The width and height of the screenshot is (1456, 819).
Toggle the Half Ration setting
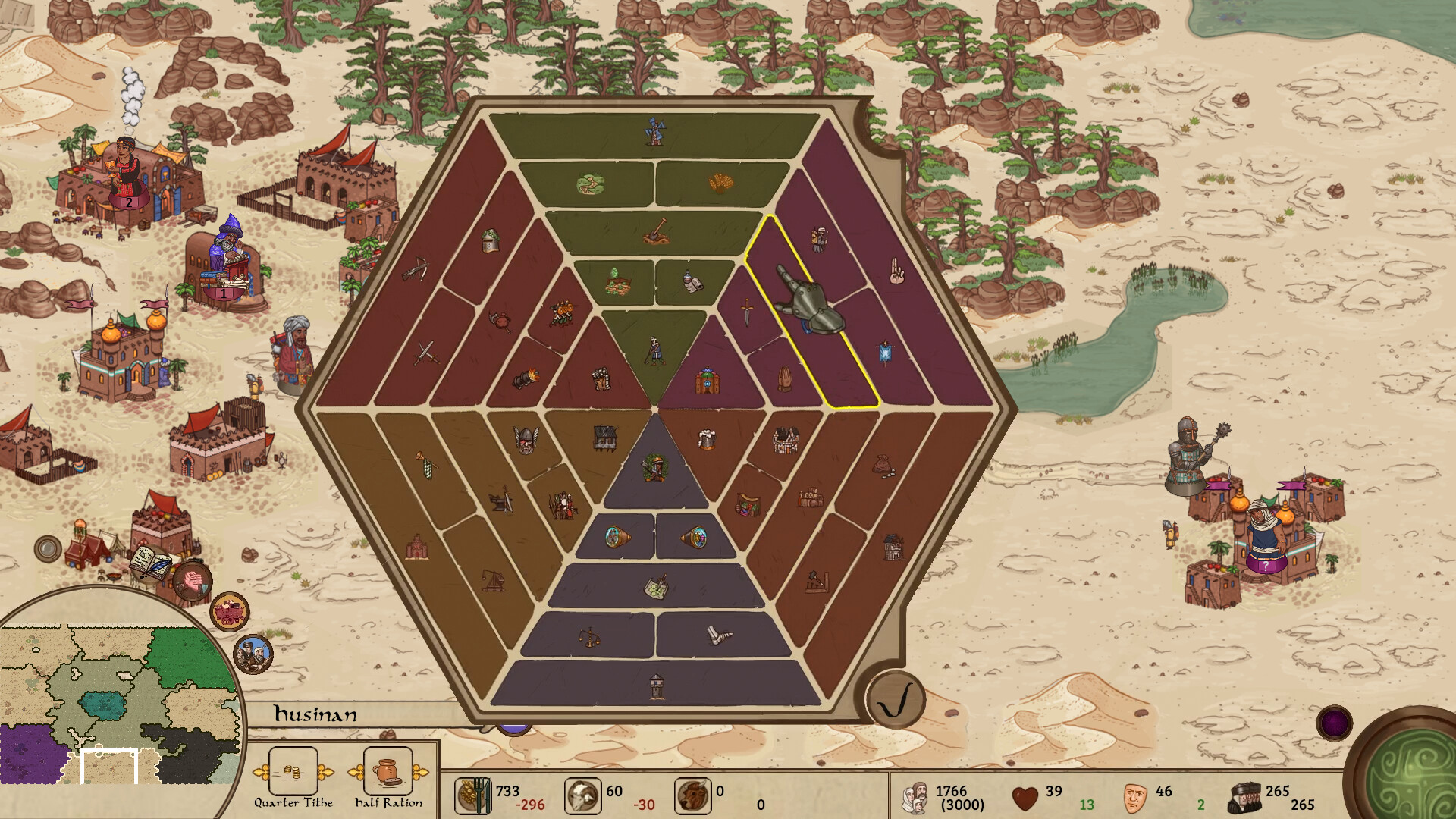pyautogui.click(x=388, y=772)
